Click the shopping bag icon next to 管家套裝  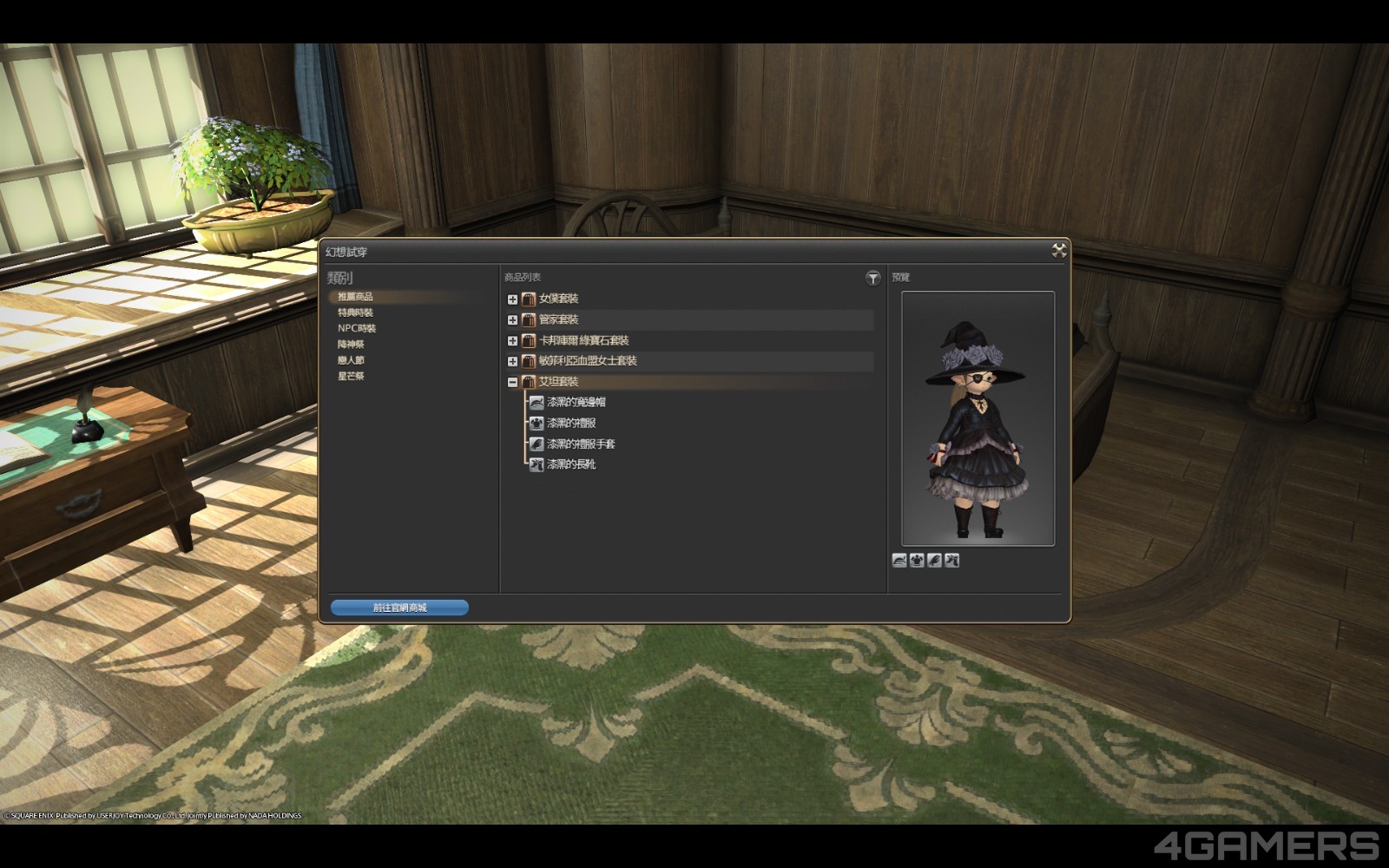pos(529,319)
